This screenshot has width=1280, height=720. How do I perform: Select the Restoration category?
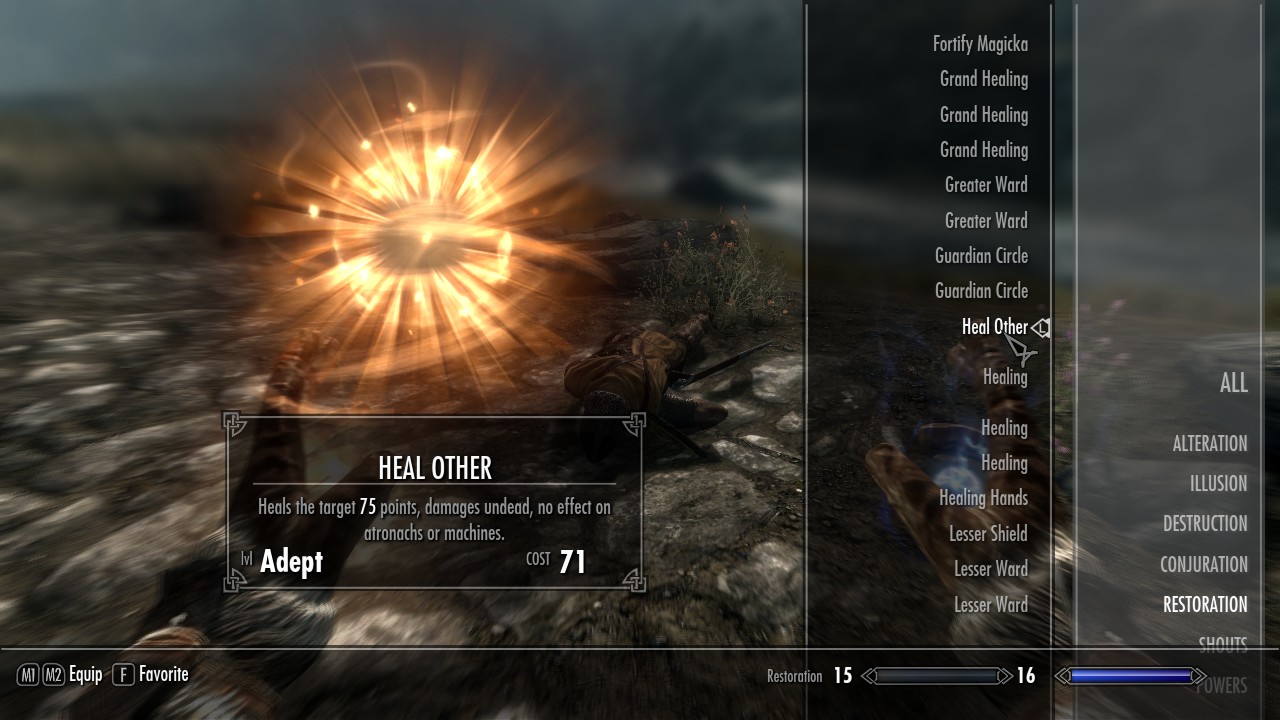[x=1204, y=605]
